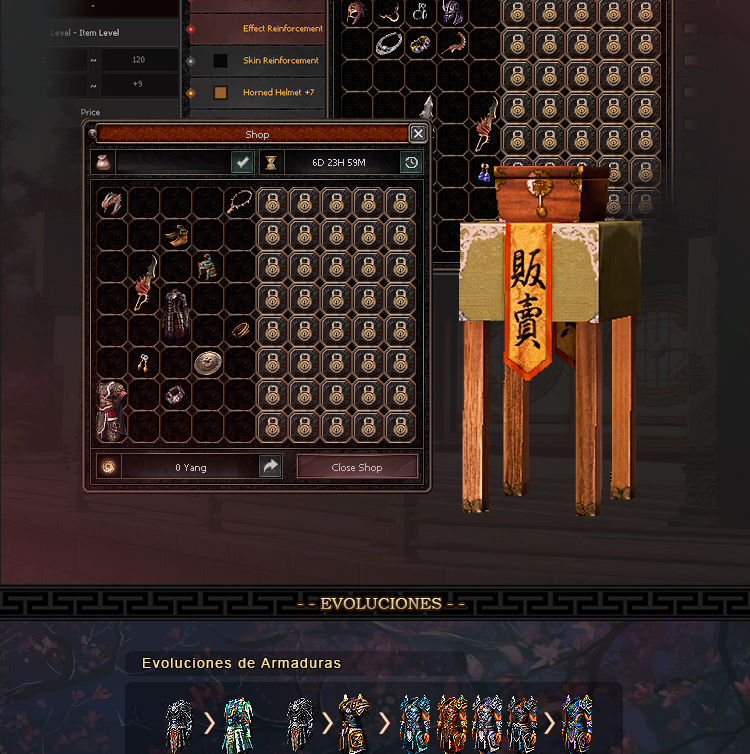Select the earrings item in the shop
This screenshot has width=750, height=754.
(144, 362)
